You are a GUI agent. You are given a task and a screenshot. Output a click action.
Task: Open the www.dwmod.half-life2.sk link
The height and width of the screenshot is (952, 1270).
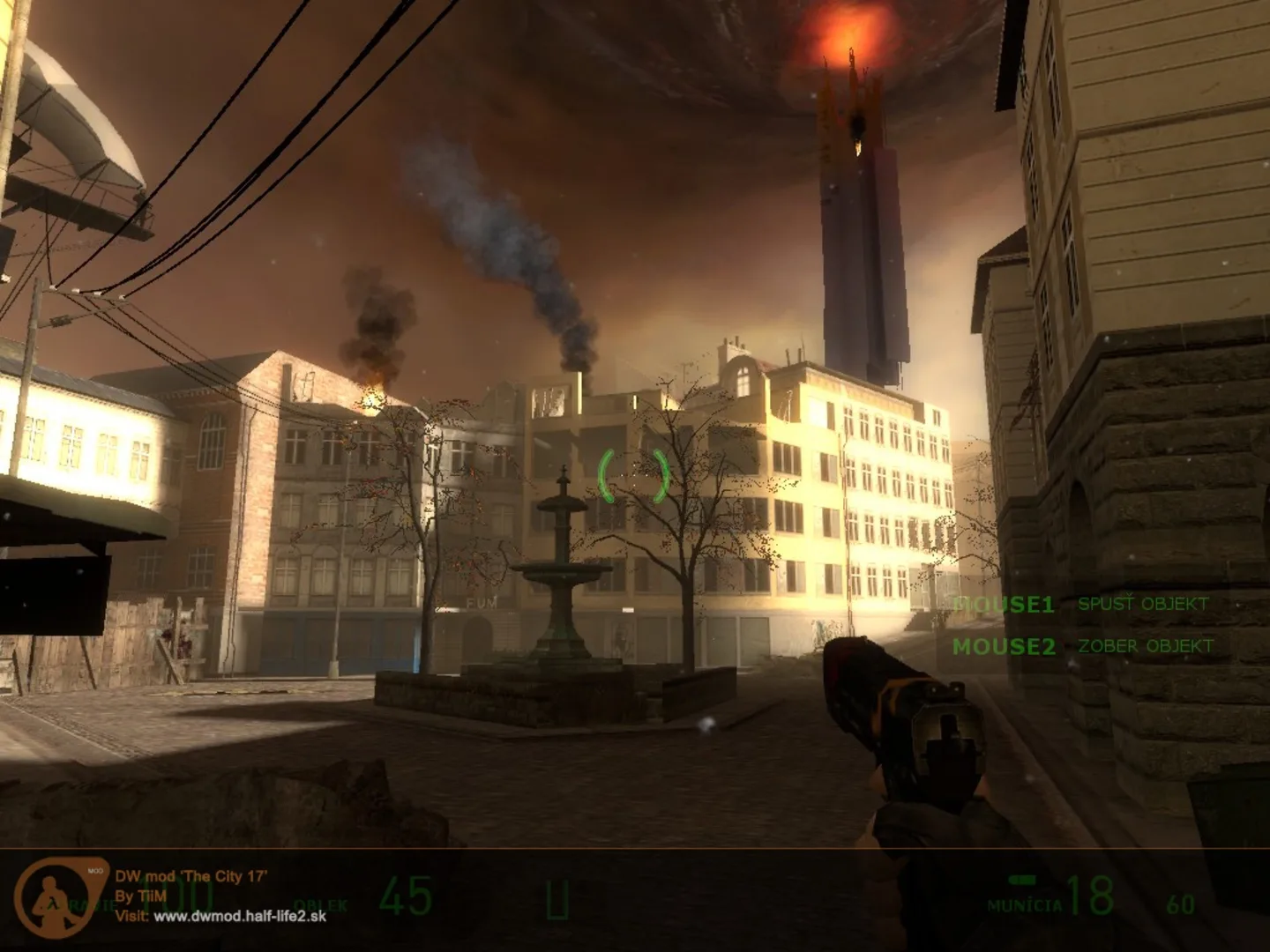[x=240, y=916]
